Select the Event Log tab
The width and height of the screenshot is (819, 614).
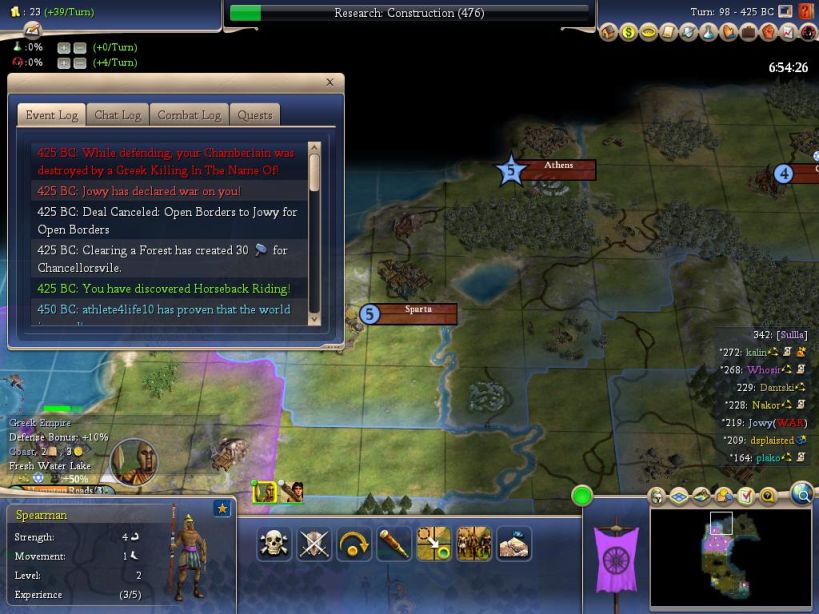pos(52,115)
